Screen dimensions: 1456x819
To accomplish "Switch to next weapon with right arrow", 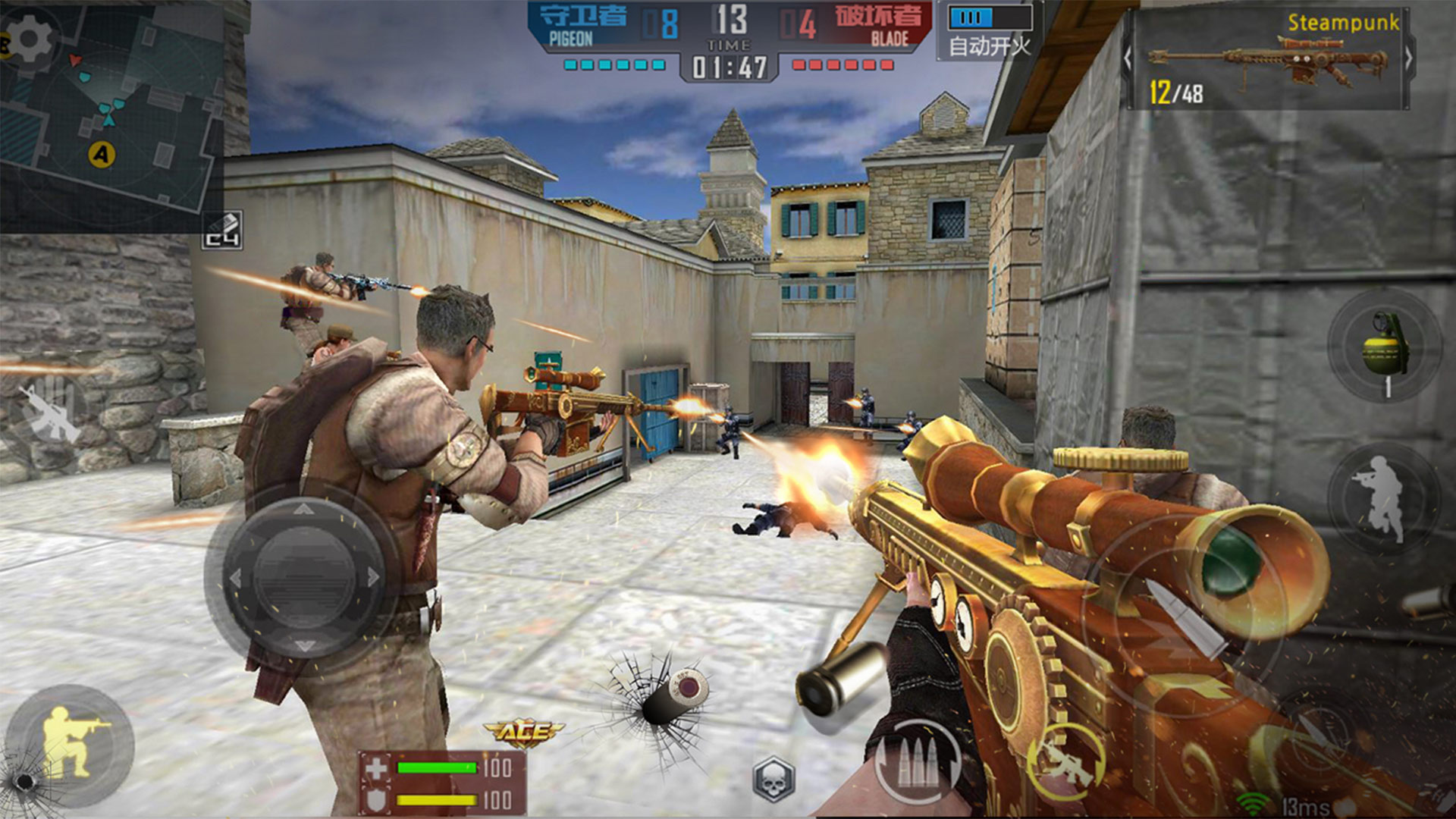I will coord(1407,58).
